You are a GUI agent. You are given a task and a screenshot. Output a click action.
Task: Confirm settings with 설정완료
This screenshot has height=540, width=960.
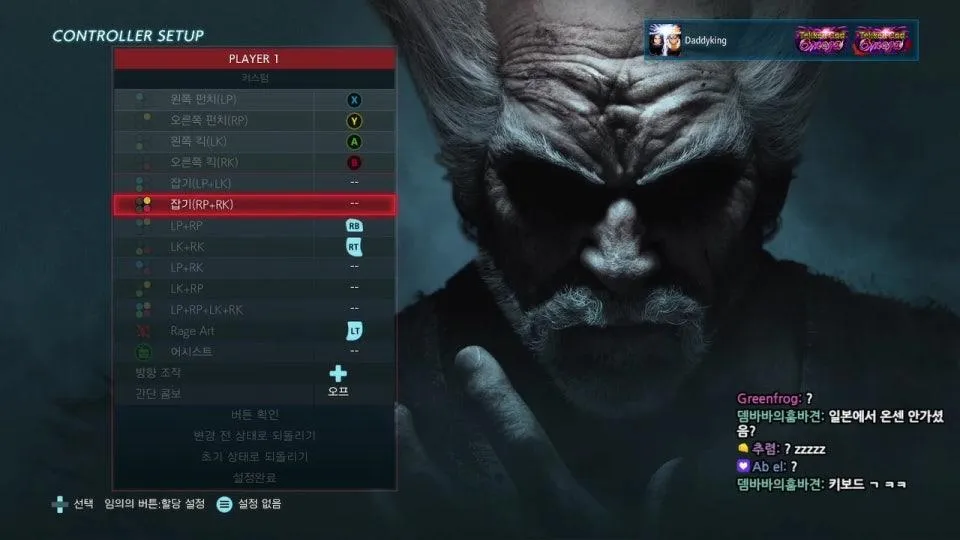point(254,477)
